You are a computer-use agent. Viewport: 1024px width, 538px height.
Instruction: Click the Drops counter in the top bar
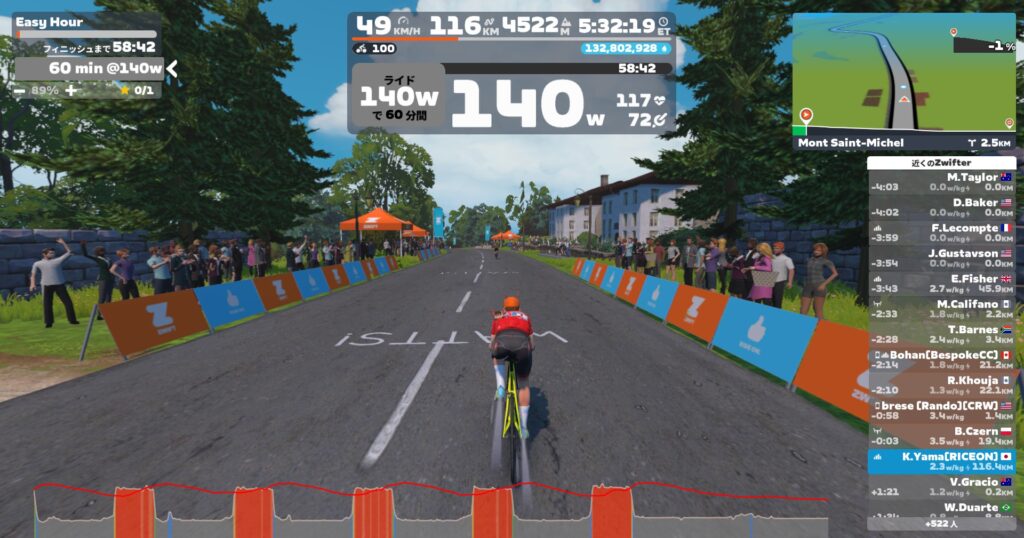coord(624,48)
